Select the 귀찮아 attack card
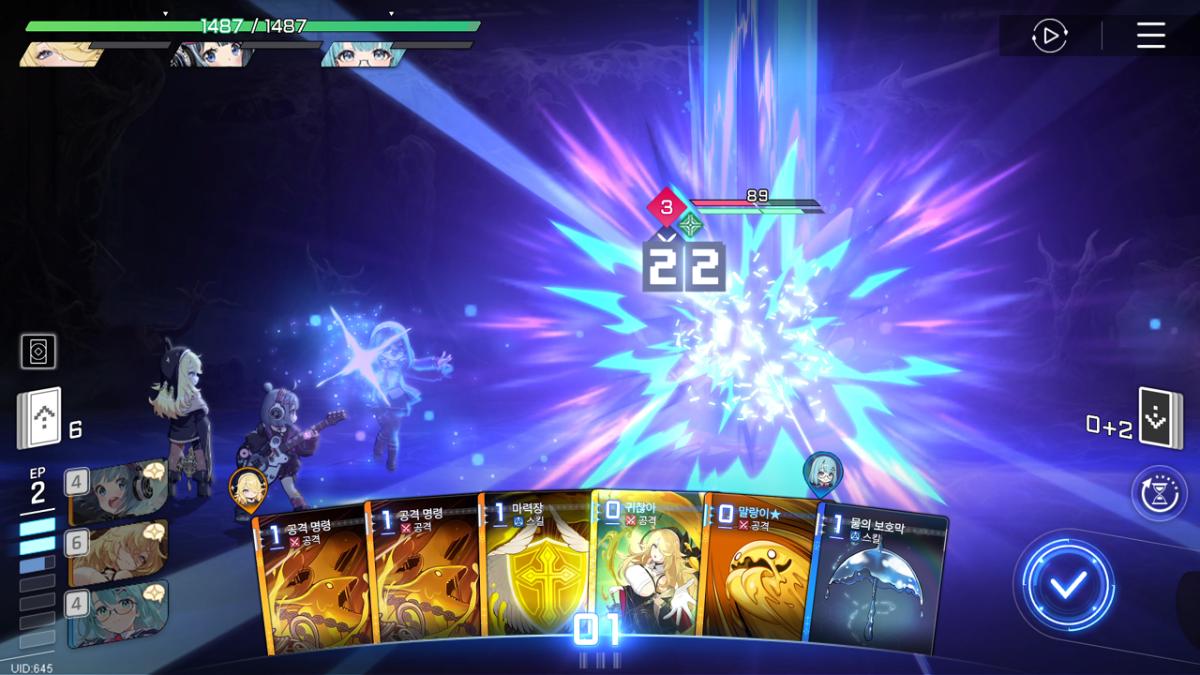Screen dimensions: 1200x675 click(x=648, y=570)
